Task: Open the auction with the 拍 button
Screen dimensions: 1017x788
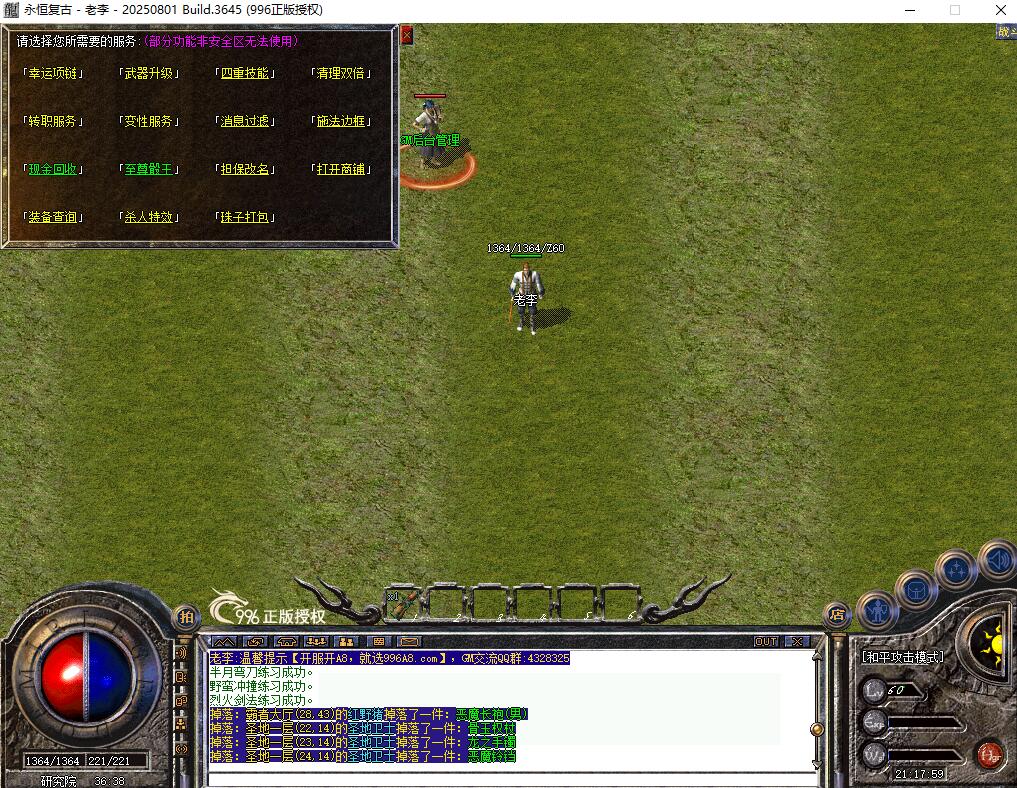Action: pyautogui.click(x=186, y=618)
